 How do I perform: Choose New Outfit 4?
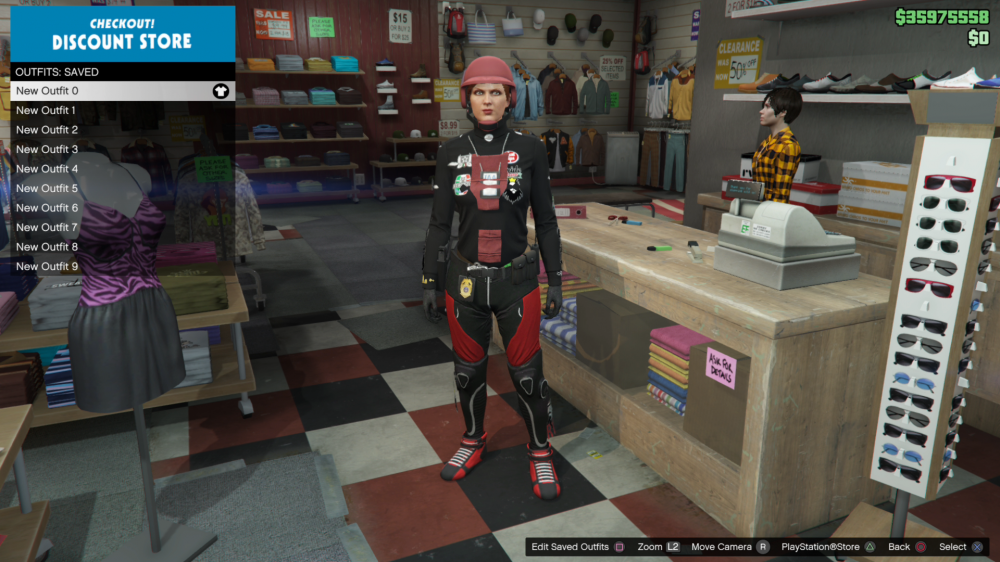[x=47, y=169]
